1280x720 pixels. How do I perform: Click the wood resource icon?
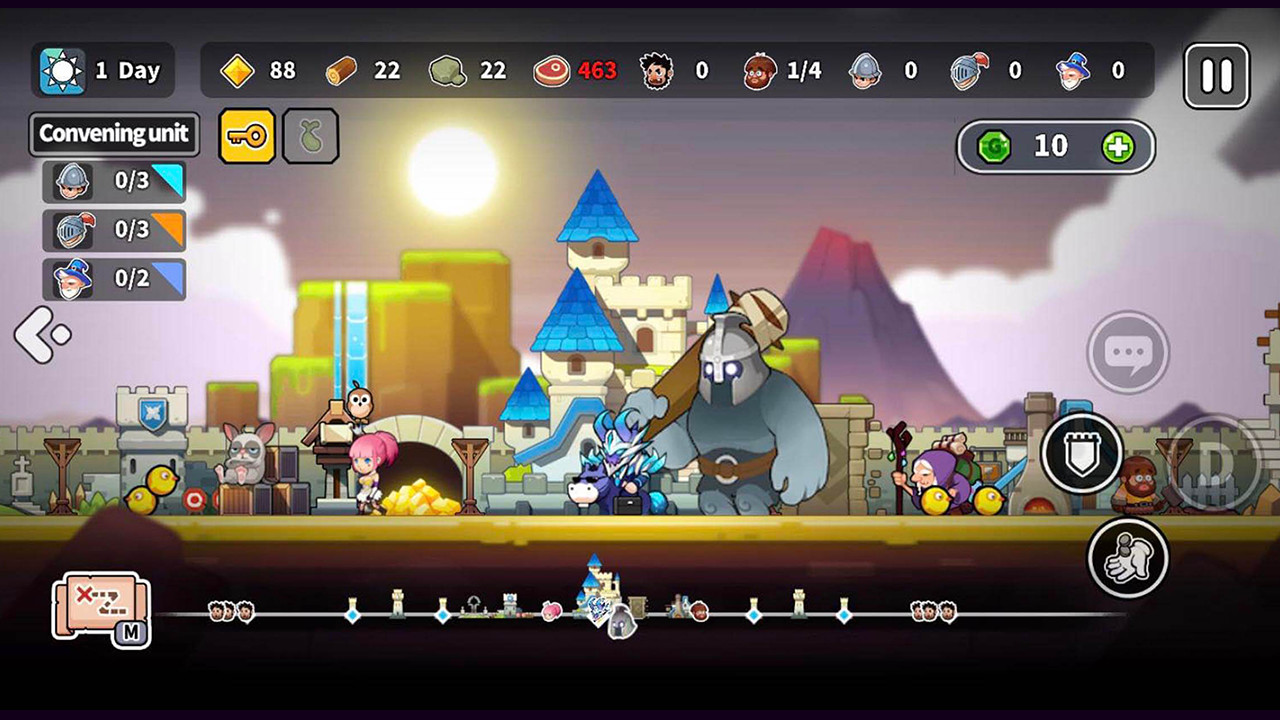[x=340, y=70]
